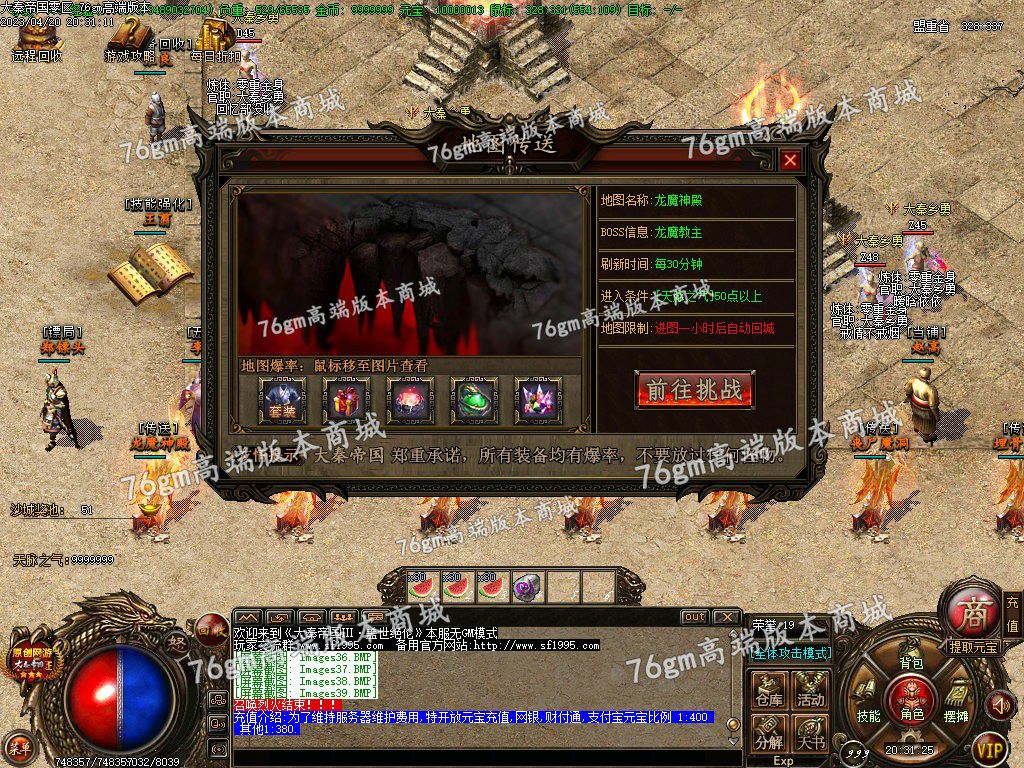Click the 提取元宝 withdraw button
This screenshot has width=1024, height=768.
(x=974, y=648)
